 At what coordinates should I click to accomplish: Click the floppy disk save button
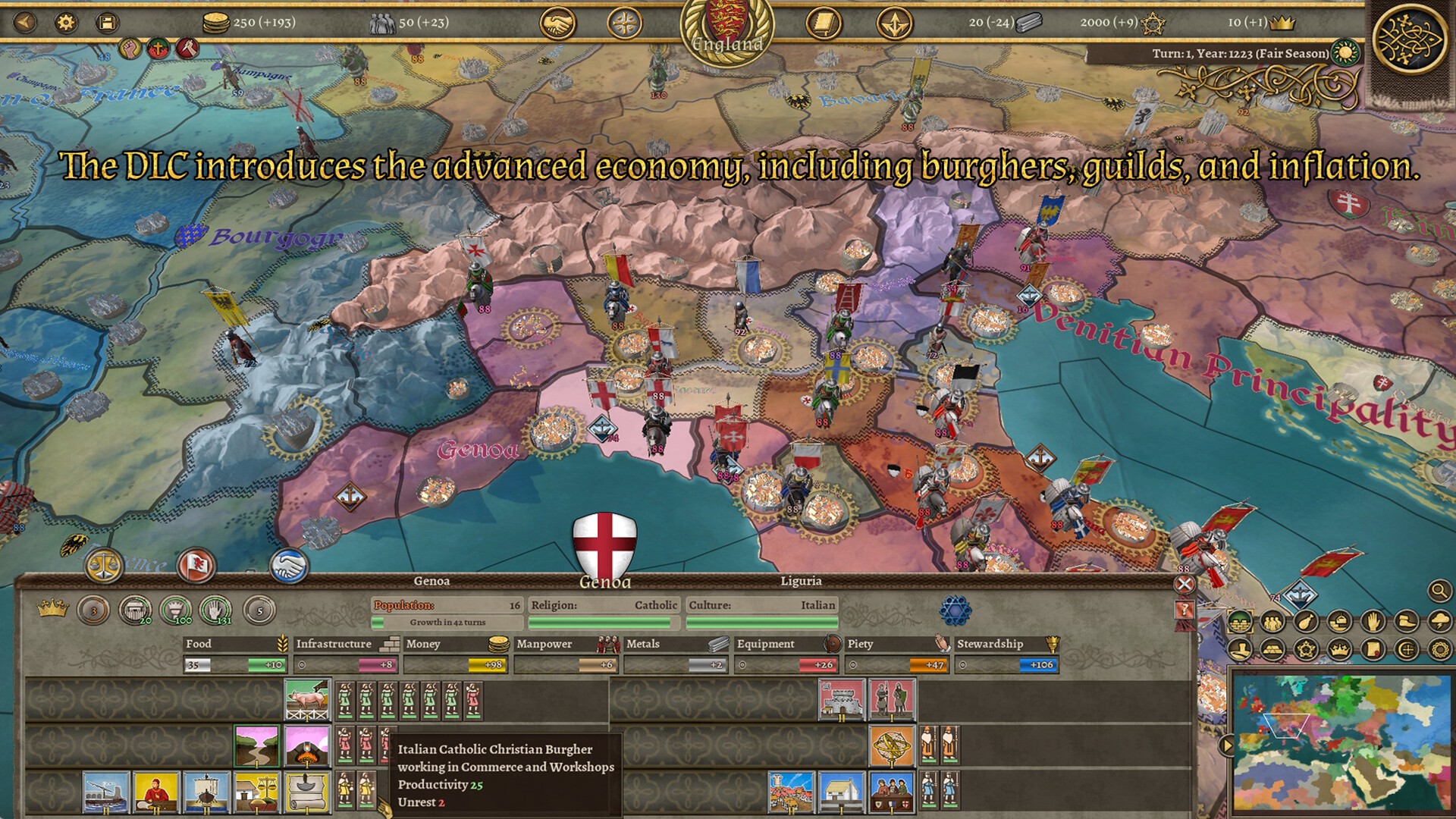pyautogui.click(x=108, y=22)
